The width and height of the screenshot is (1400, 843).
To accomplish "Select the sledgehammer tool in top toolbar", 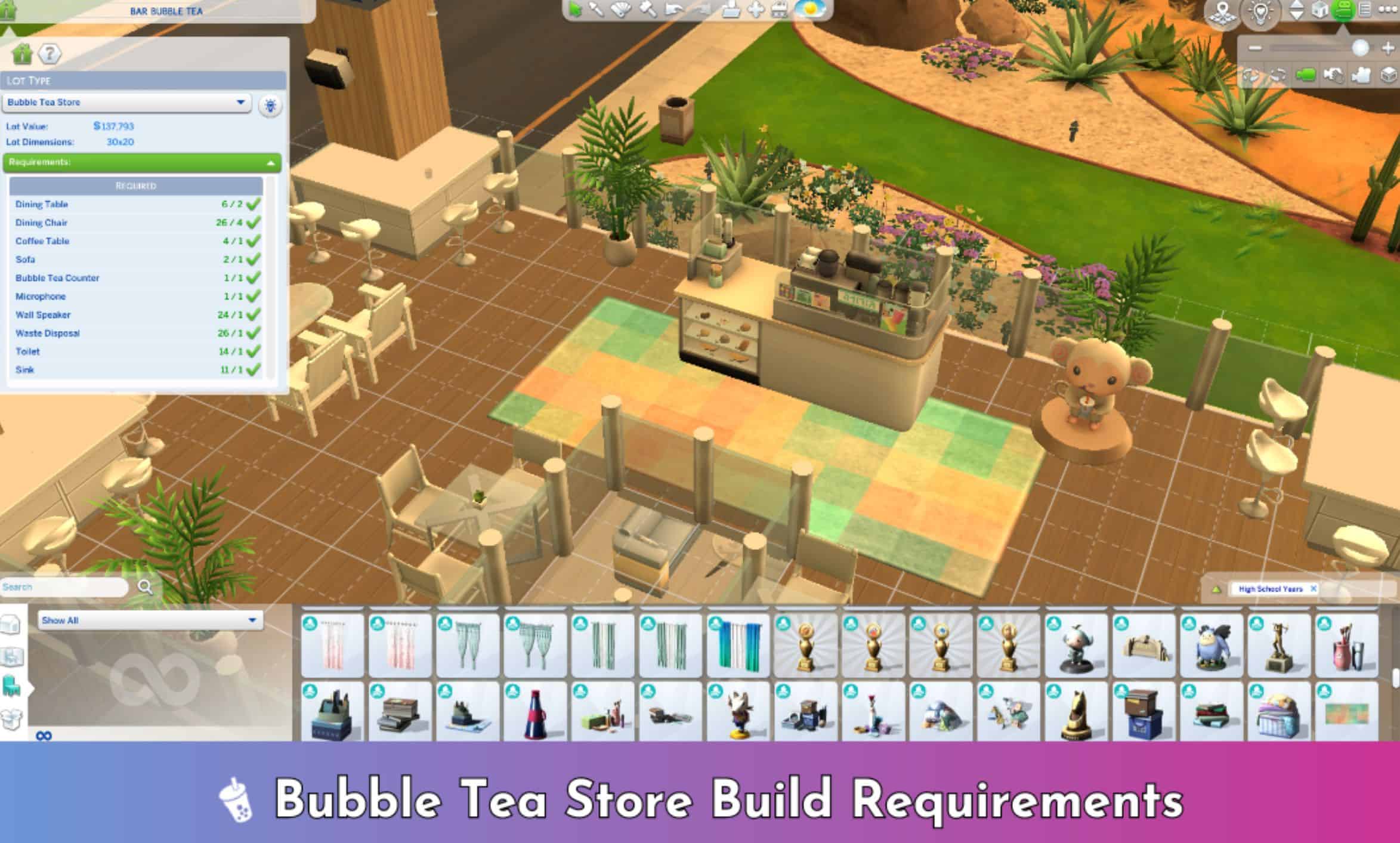I will click(x=648, y=10).
